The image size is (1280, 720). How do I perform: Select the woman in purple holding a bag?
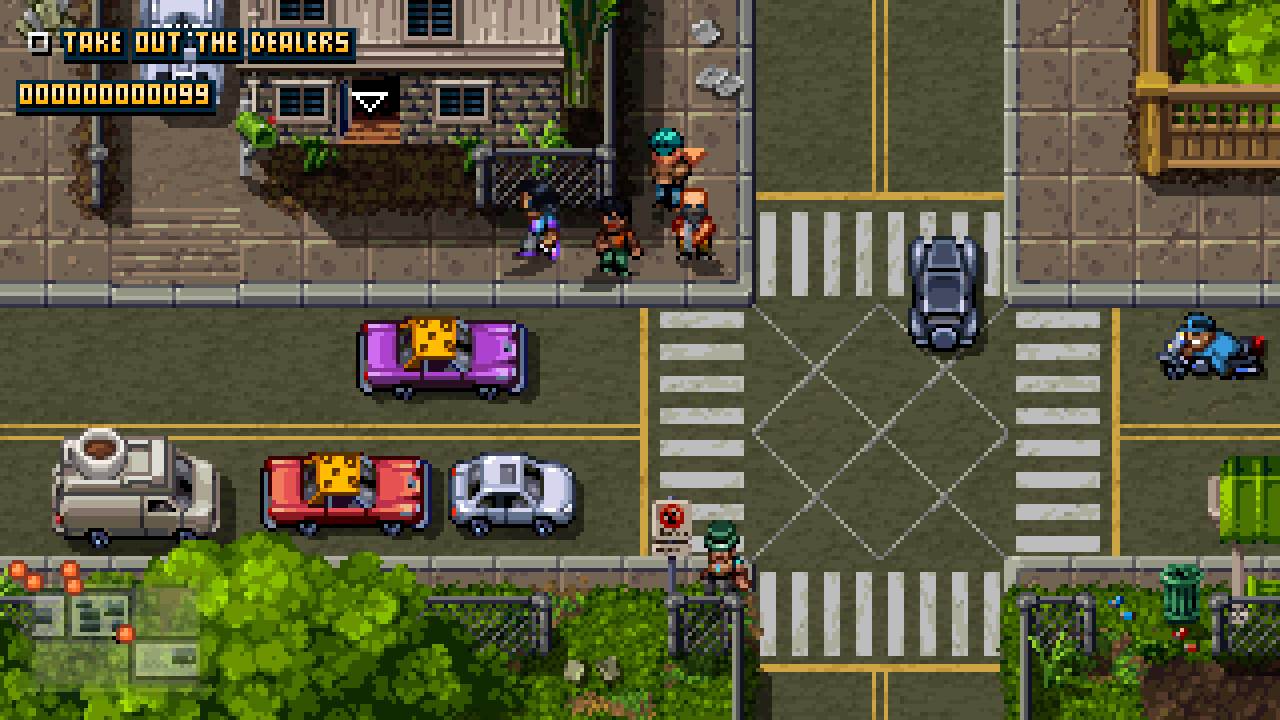click(x=538, y=230)
